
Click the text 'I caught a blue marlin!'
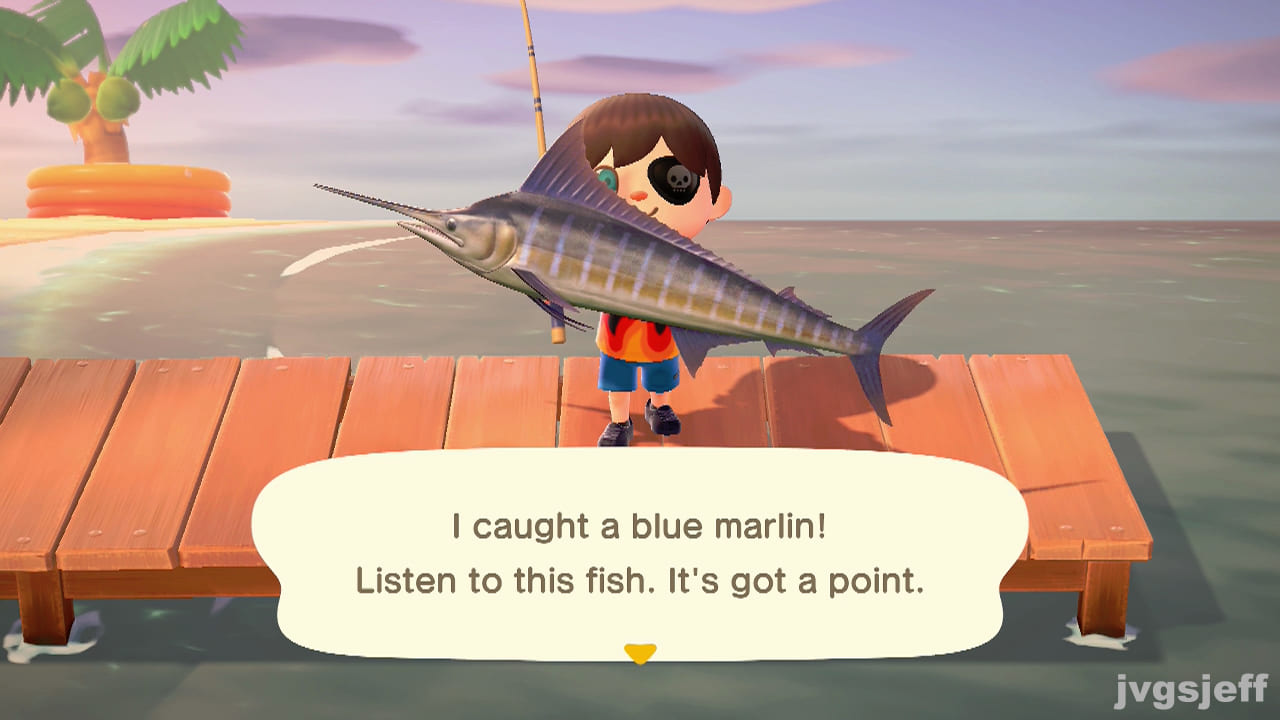[639, 527]
